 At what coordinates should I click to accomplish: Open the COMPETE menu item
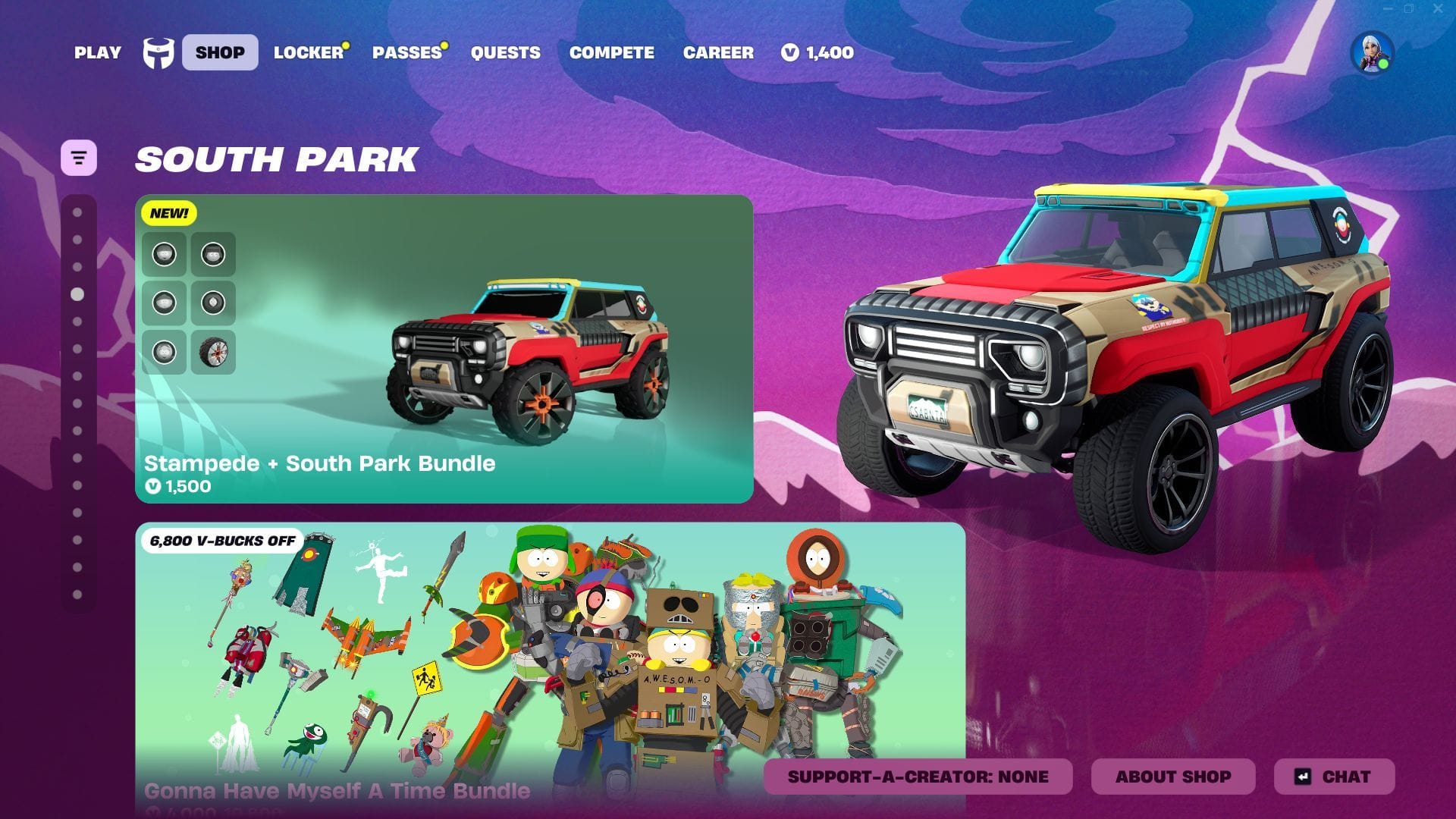(611, 53)
